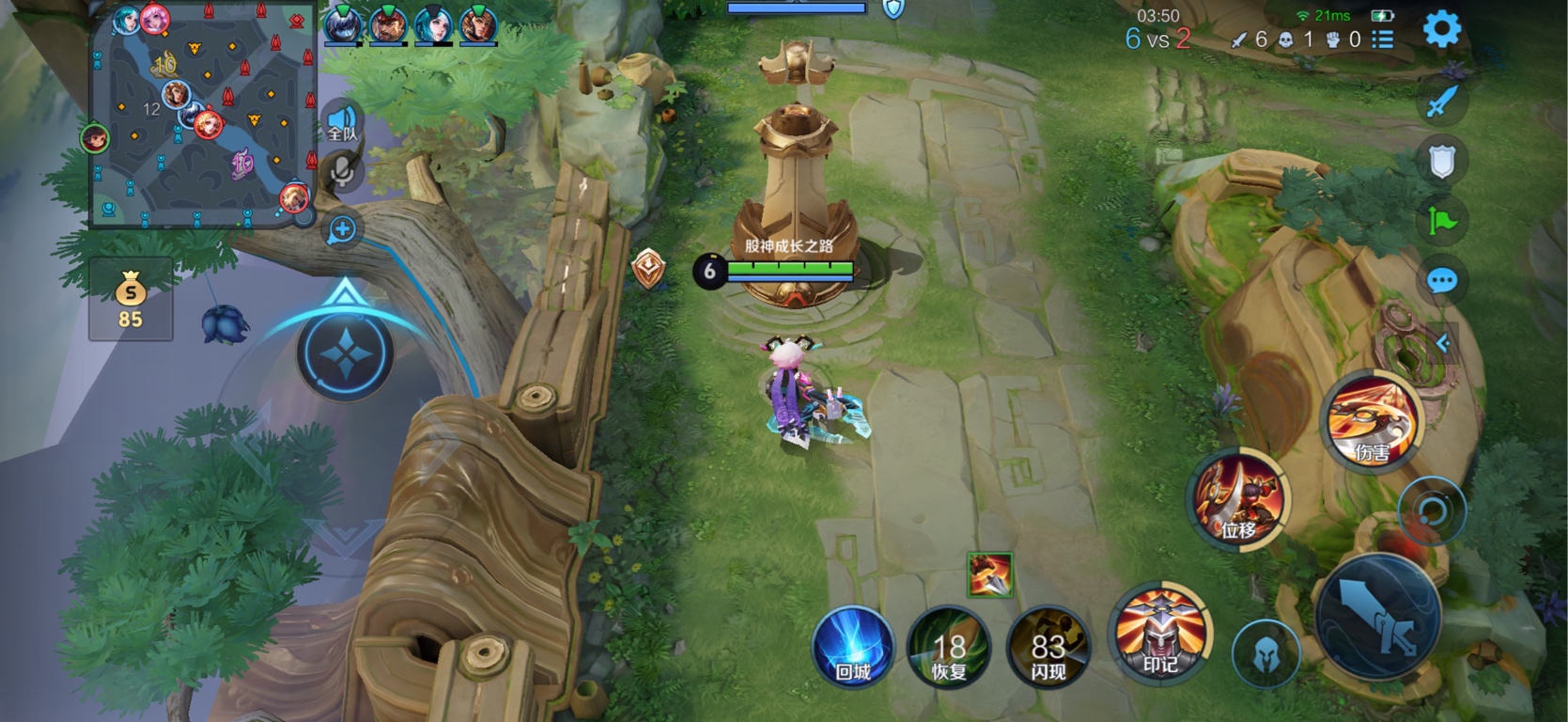The width and height of the screenshot is (1568, 722).
Task: Use the 闪现 flash spell
Action: (x=1048, y=647)
